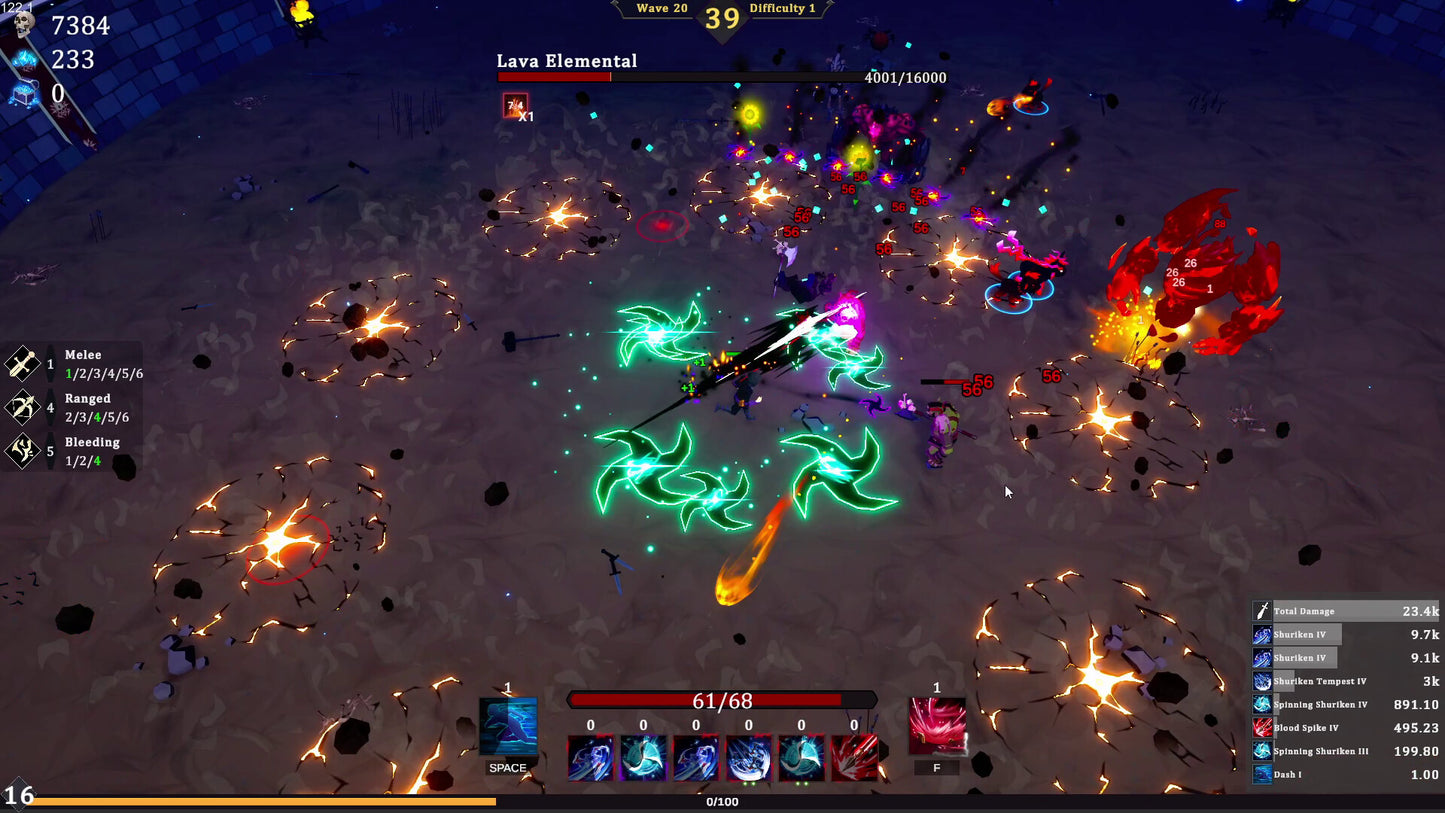The image size is (1445, 813).
Task: Select the Blood Spike skill in the hotbar
Action: (854, 758)
